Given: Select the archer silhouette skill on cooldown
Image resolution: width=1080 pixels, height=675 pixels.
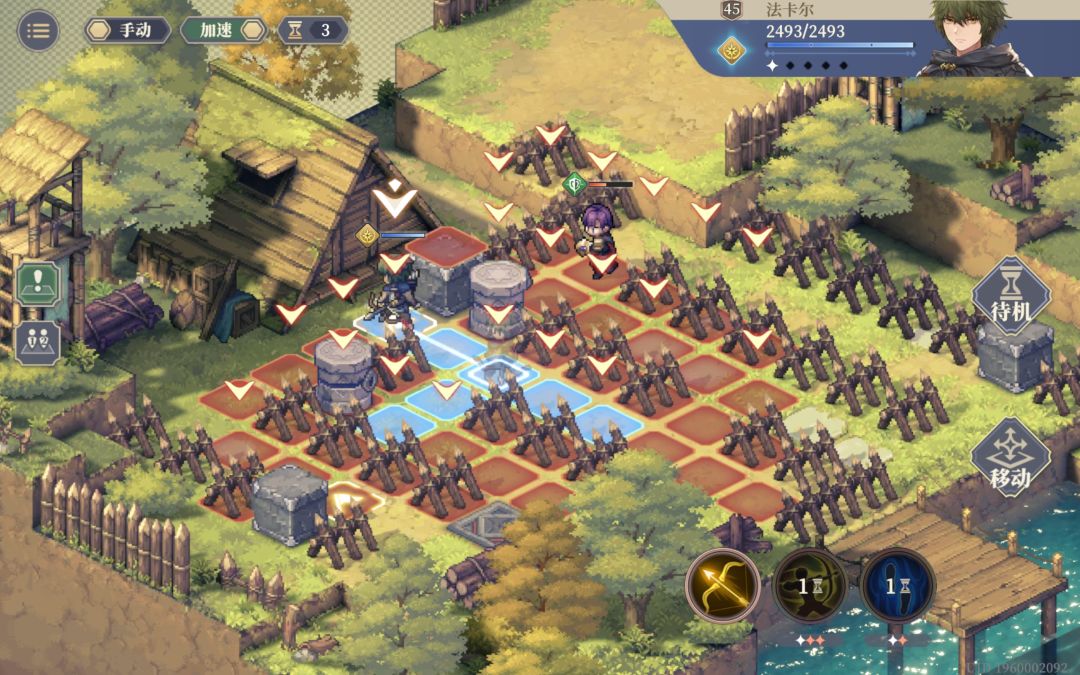Looking at the screenshot, I should pyautogui.click(x=810, y=585).
